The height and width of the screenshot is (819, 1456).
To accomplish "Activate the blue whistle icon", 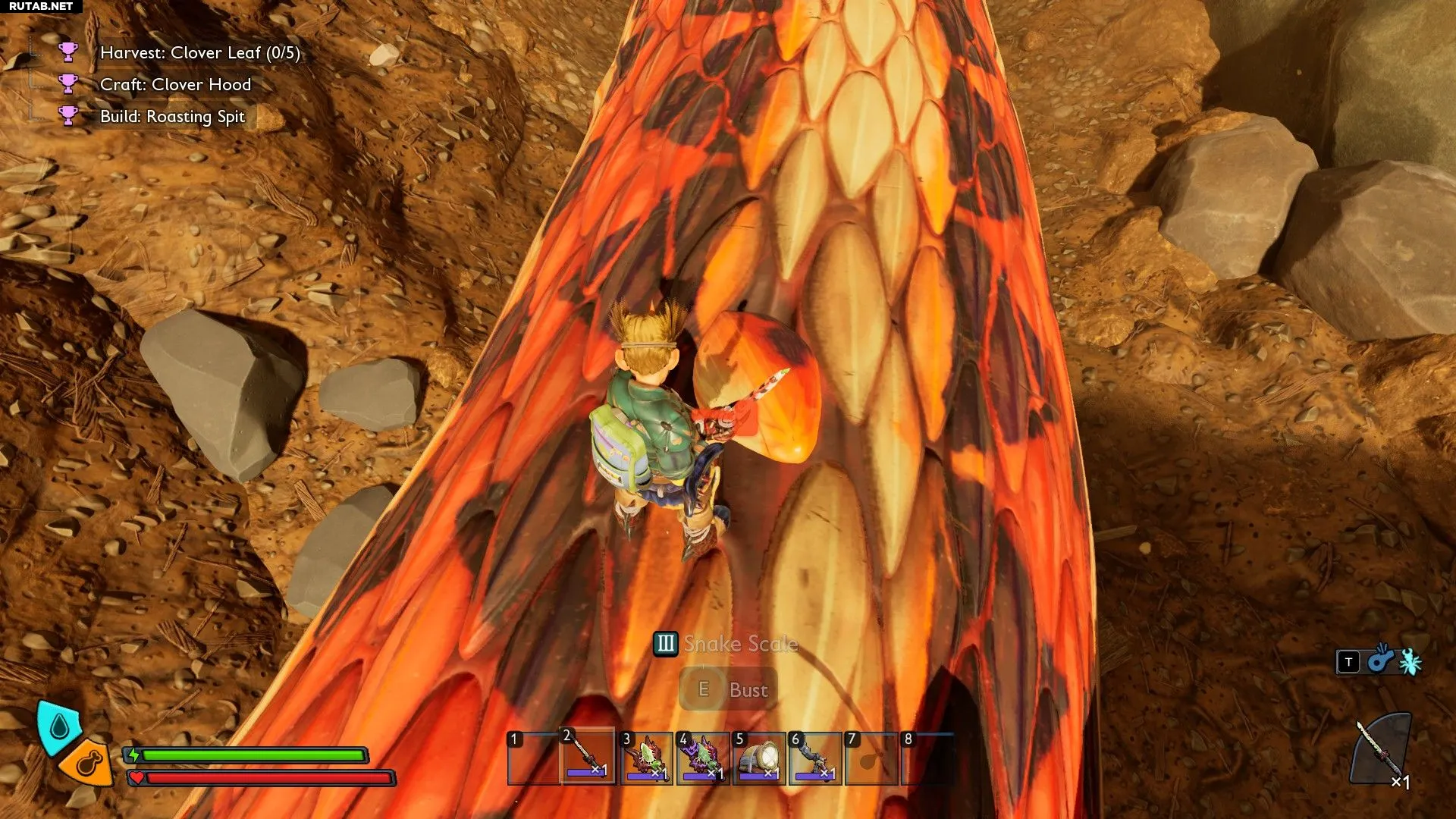I will (1380, 661).
